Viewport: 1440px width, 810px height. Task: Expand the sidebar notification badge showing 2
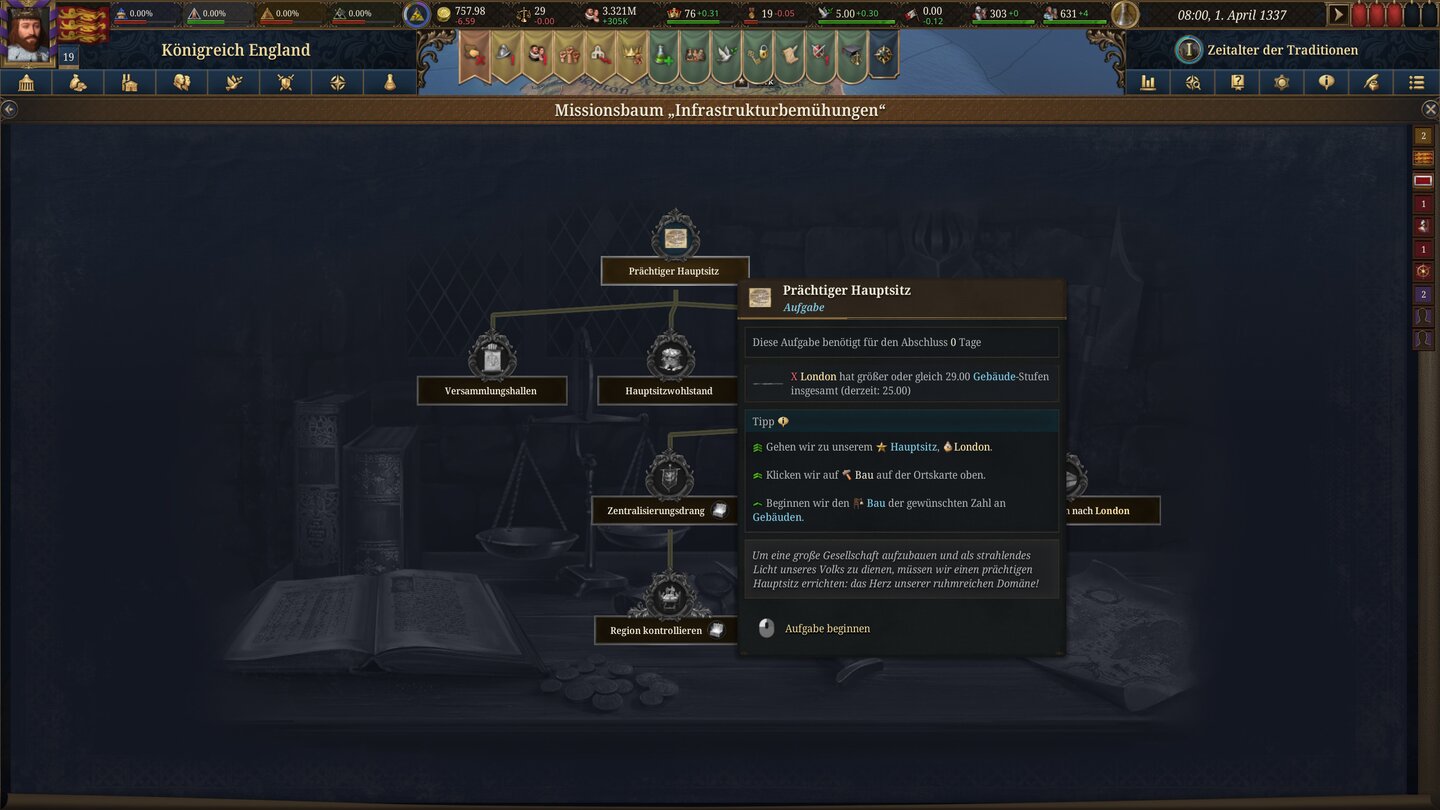click(1423, 135)
